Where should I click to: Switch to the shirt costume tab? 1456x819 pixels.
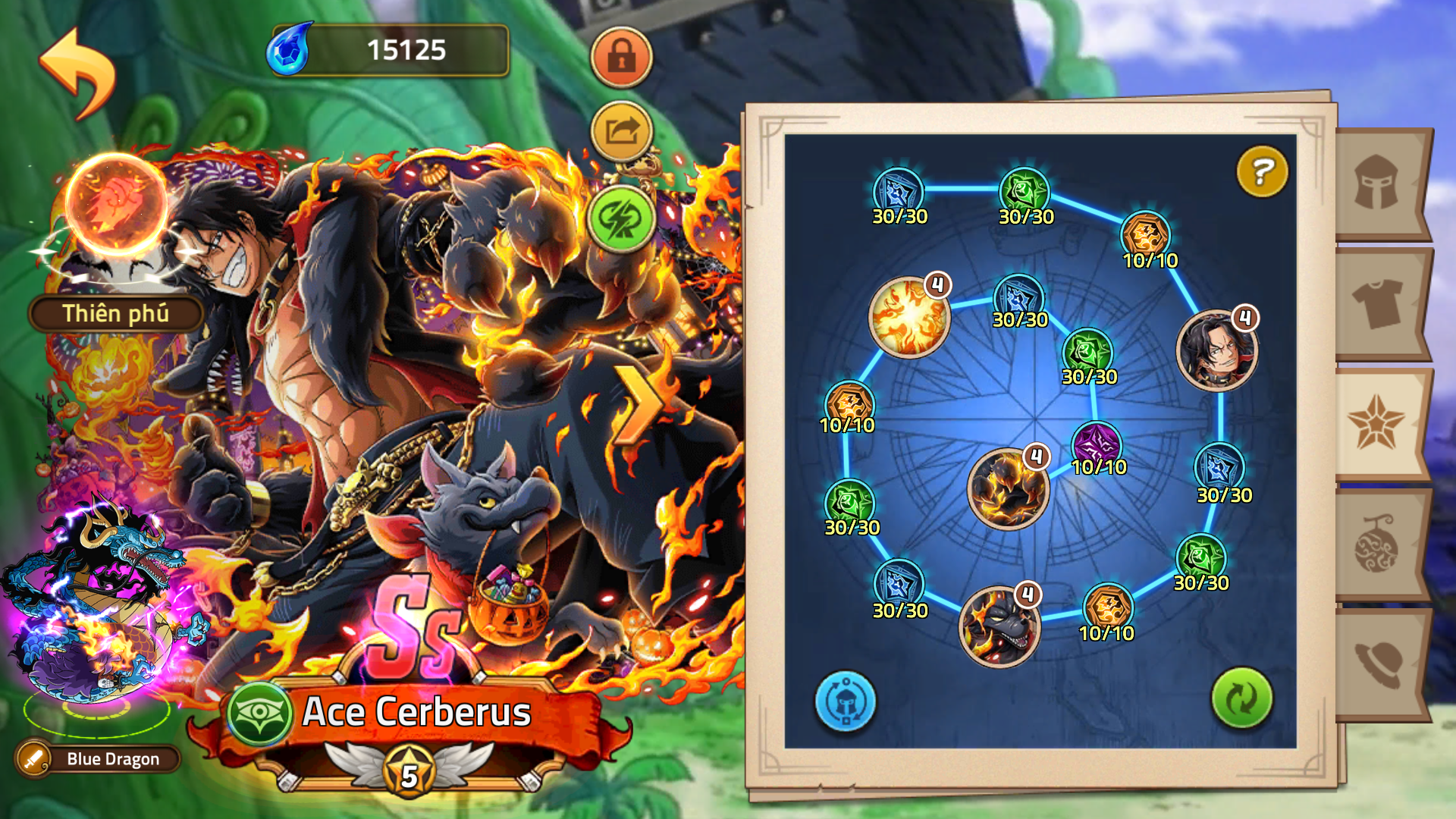pos(1377,303)
